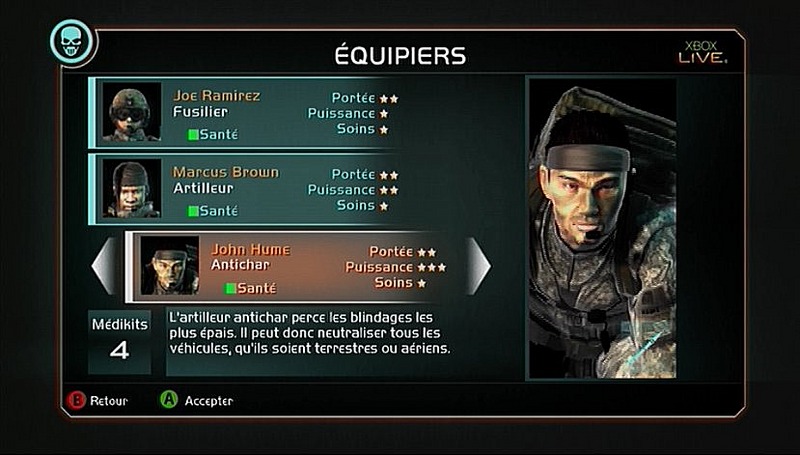Click the left arrow beside John Hume

click(104, 266)
